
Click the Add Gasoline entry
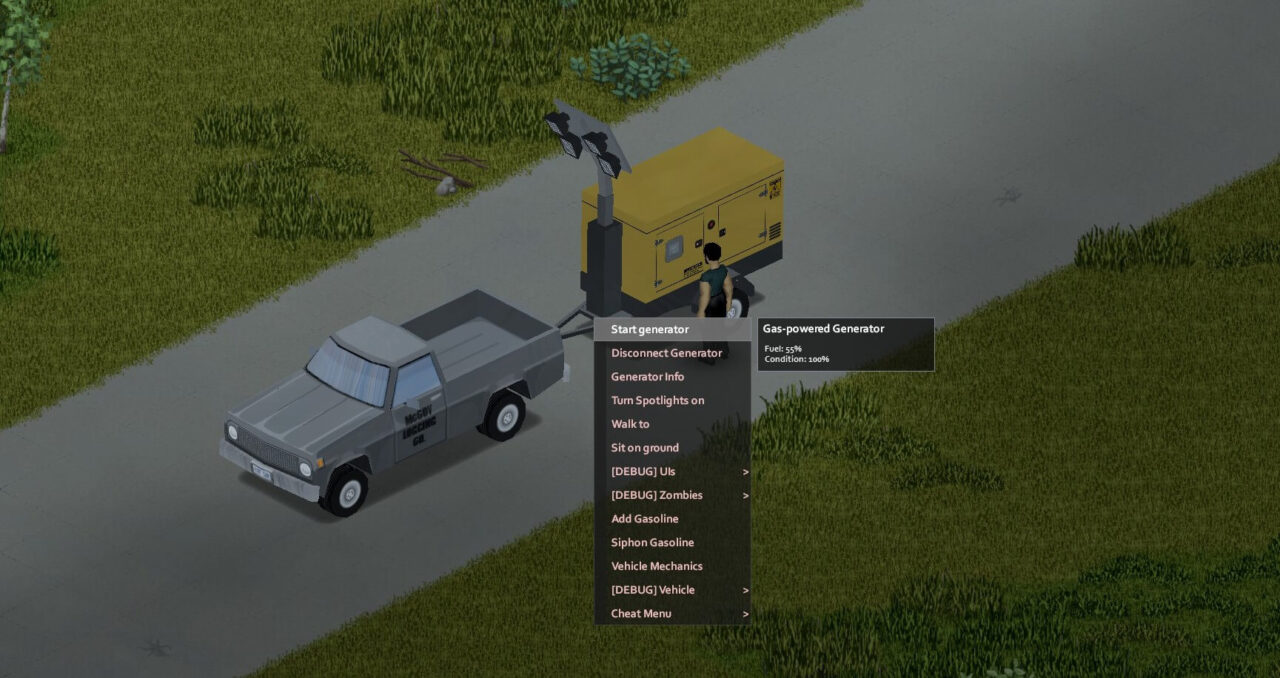pos(645,519)
